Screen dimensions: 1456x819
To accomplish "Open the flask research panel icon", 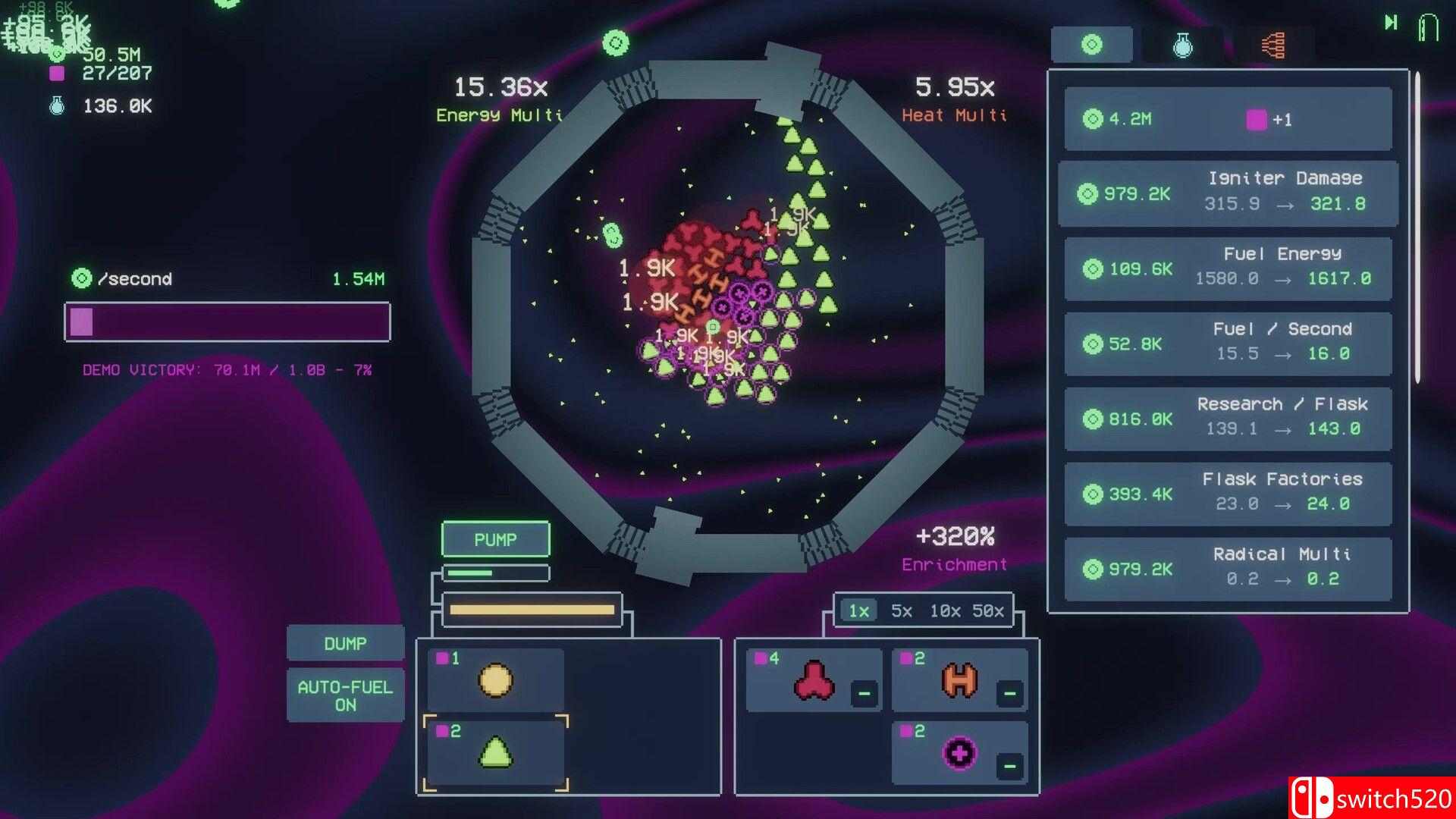I will click(x=1184, y=44).
